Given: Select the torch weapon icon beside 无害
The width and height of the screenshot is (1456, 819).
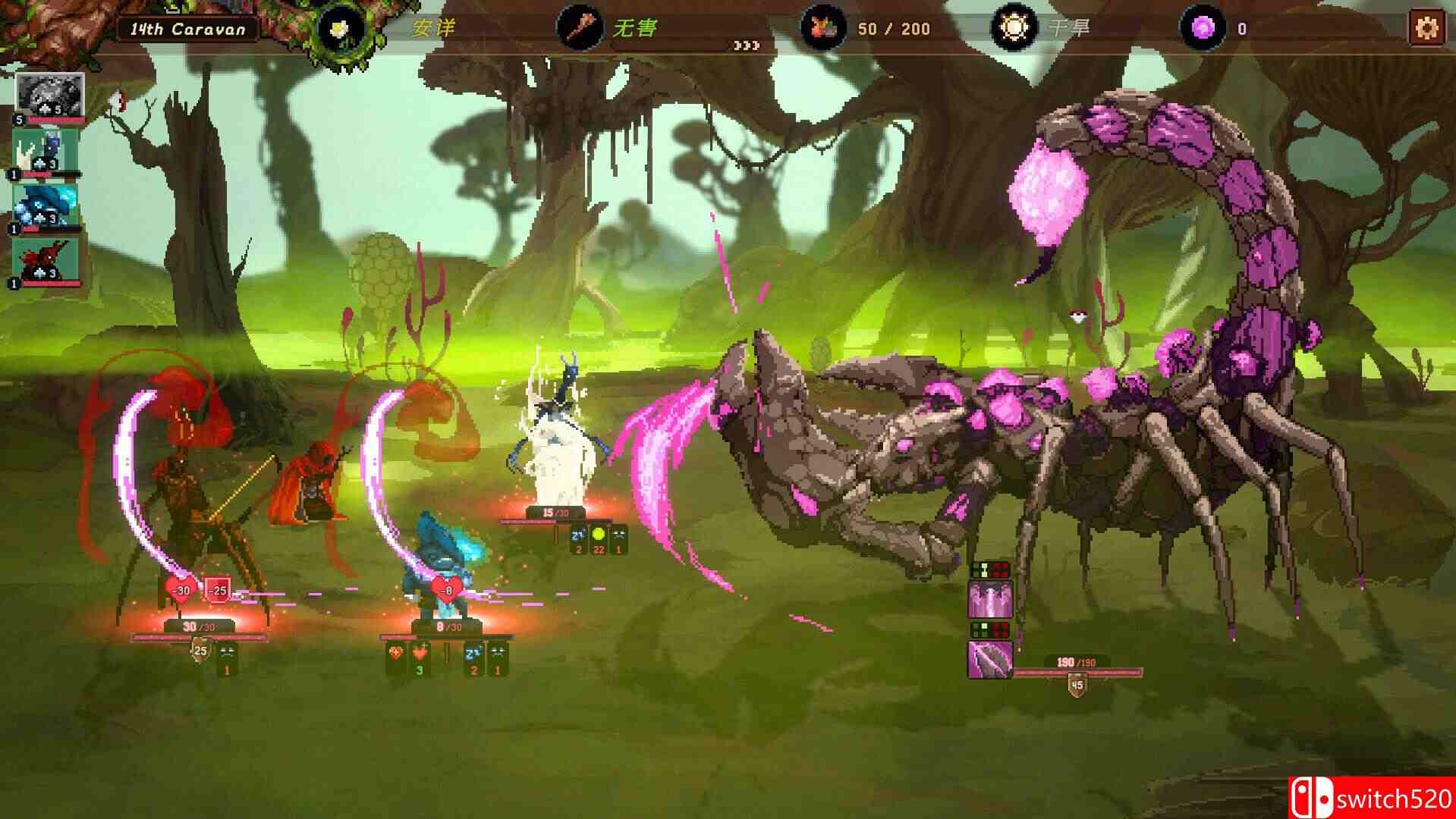Looking at the screenshot, I should tap(580, 29).
